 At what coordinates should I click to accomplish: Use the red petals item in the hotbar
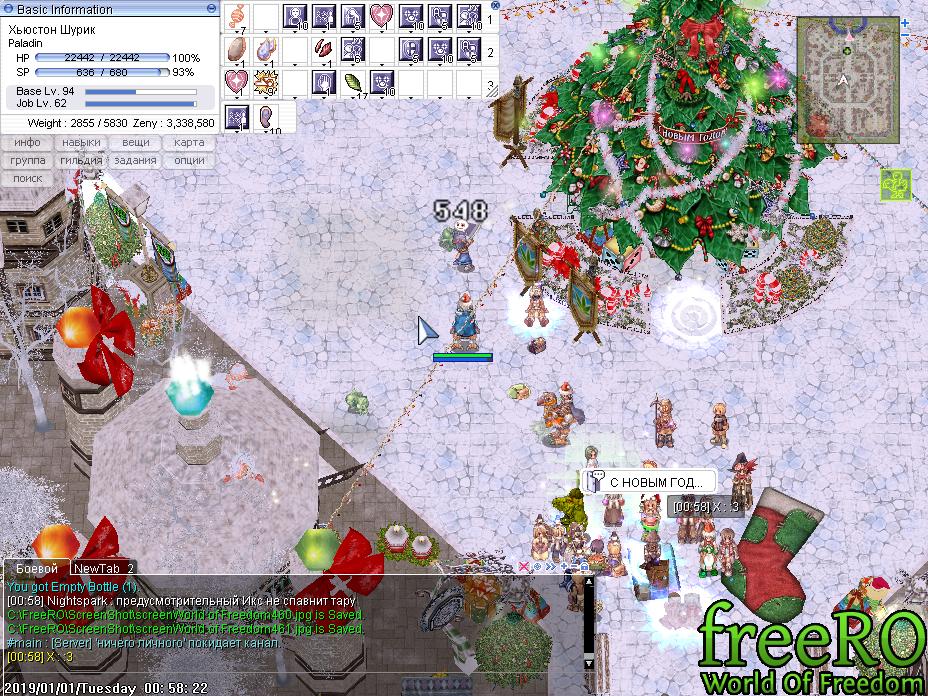click(x=324, y=49)
